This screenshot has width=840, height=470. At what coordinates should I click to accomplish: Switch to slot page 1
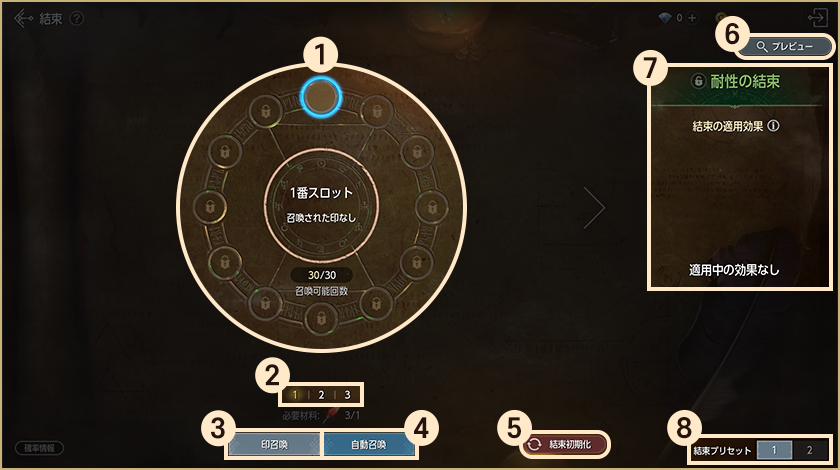coord(295,394)
